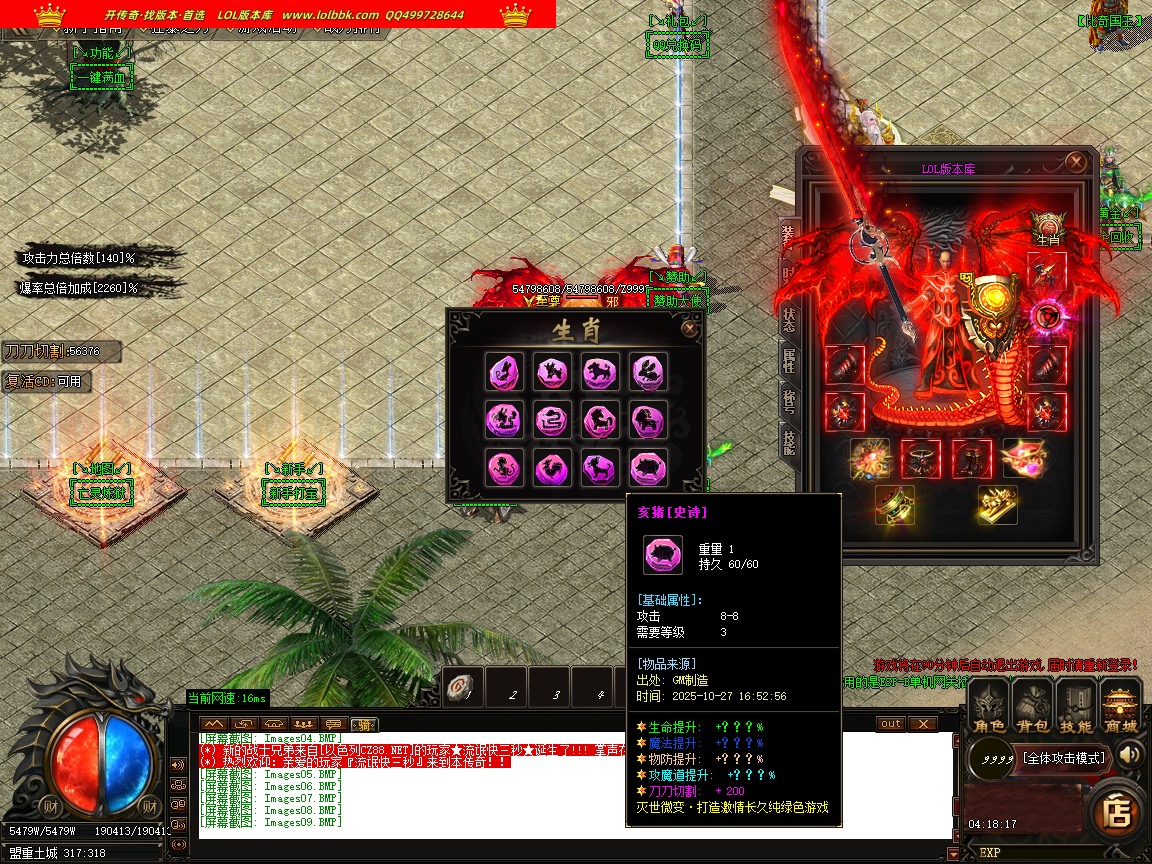Pick the rooster zodiac stone
The height and width of the screenshot is (864, 1152).
(552, 467)
